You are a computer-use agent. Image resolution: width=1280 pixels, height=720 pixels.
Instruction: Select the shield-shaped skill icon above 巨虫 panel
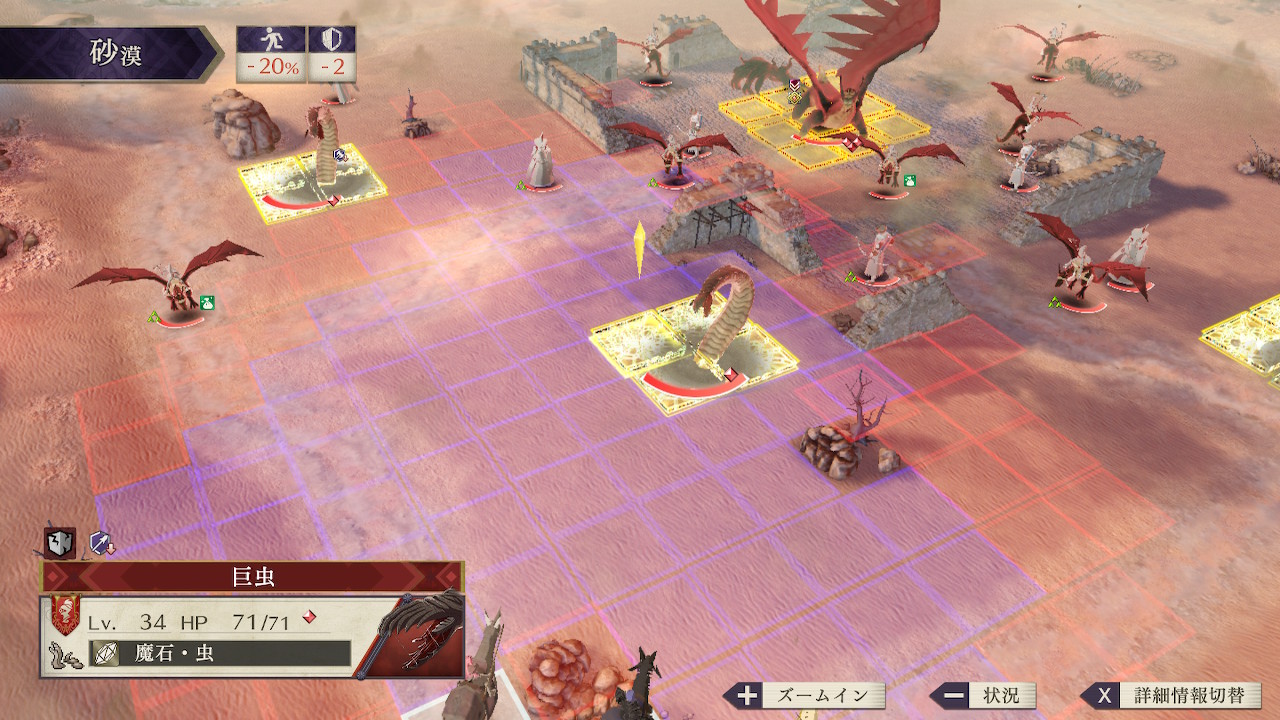(60, 543)
